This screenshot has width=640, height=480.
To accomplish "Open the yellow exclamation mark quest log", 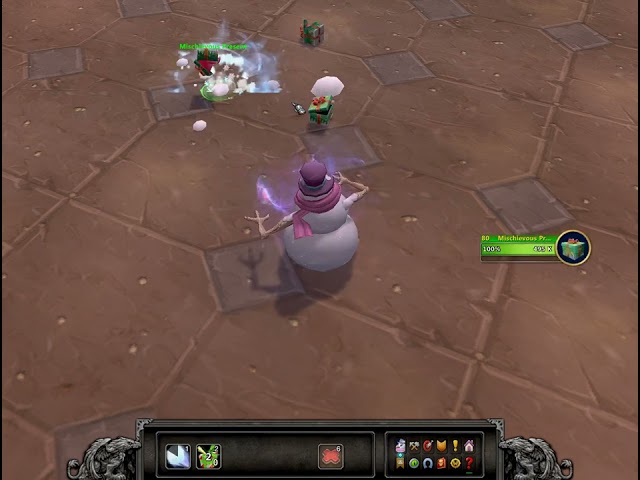I will click(455, 446).
